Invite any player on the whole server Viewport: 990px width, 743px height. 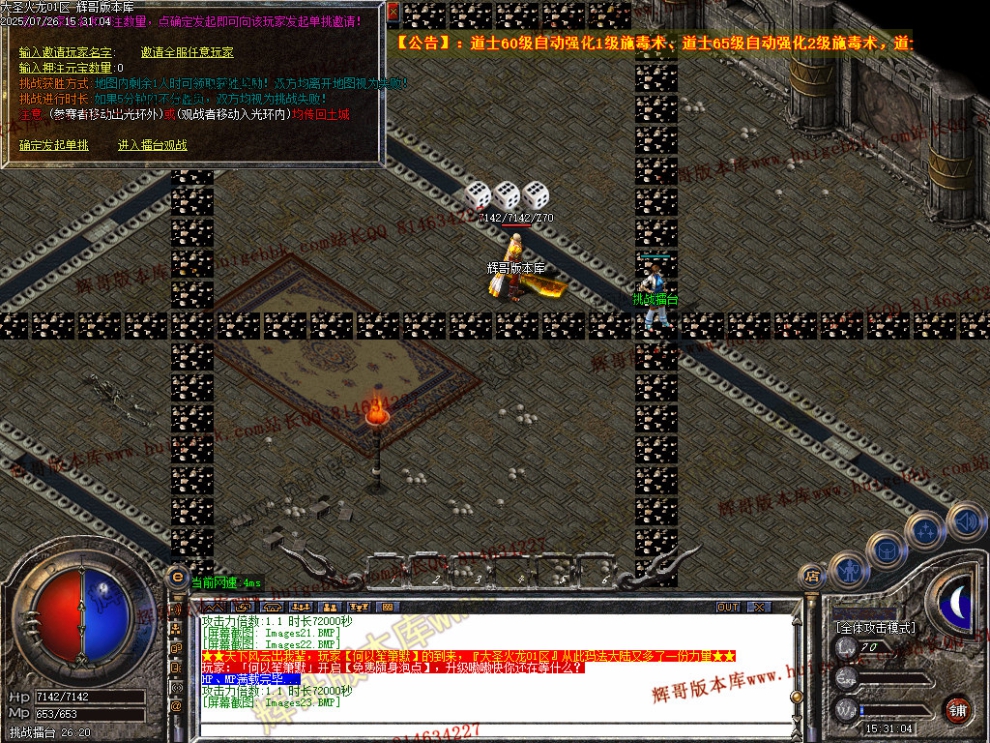click(187, 53)
